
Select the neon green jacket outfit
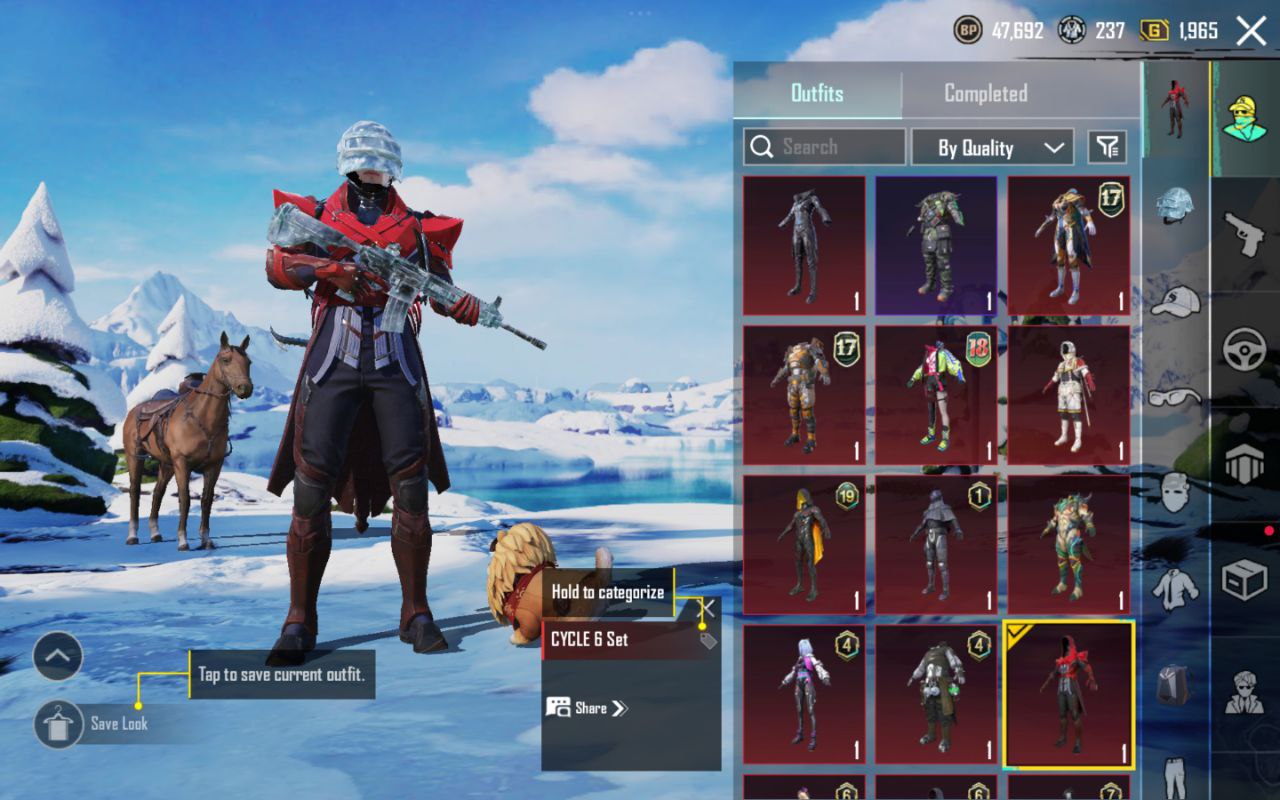click(x=935, y=395)
